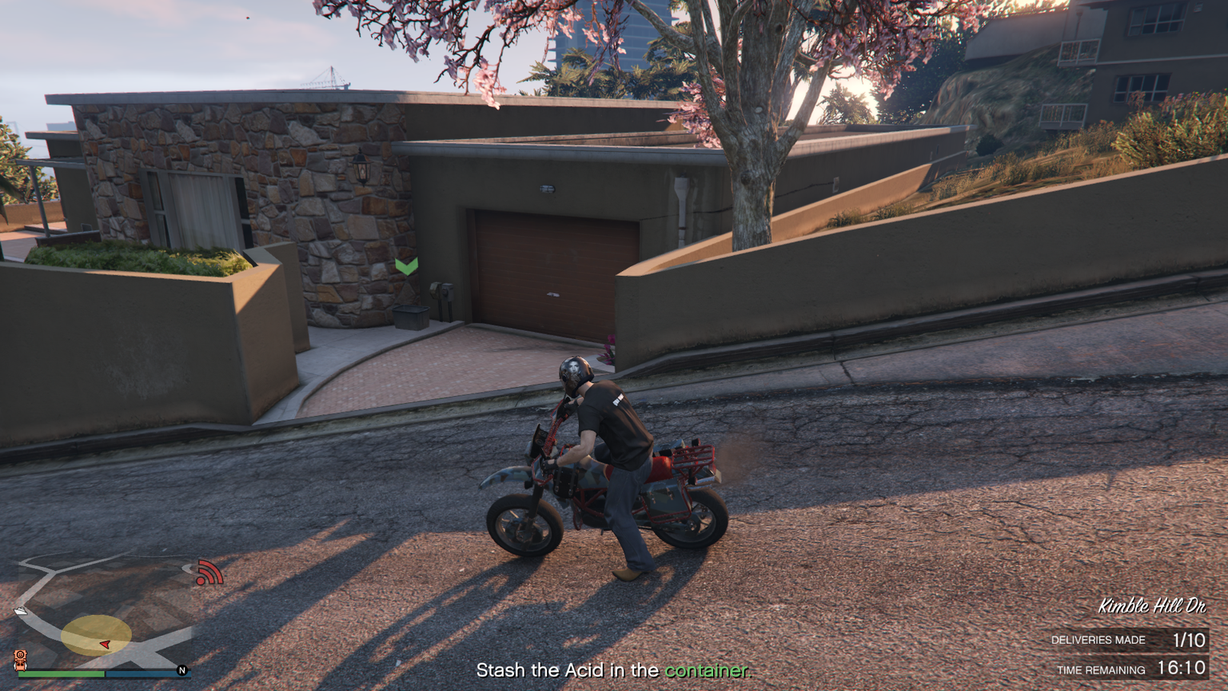Click the red signal icon beside the minimap
The image size is (1228, 691).
[x=208, y=573]
